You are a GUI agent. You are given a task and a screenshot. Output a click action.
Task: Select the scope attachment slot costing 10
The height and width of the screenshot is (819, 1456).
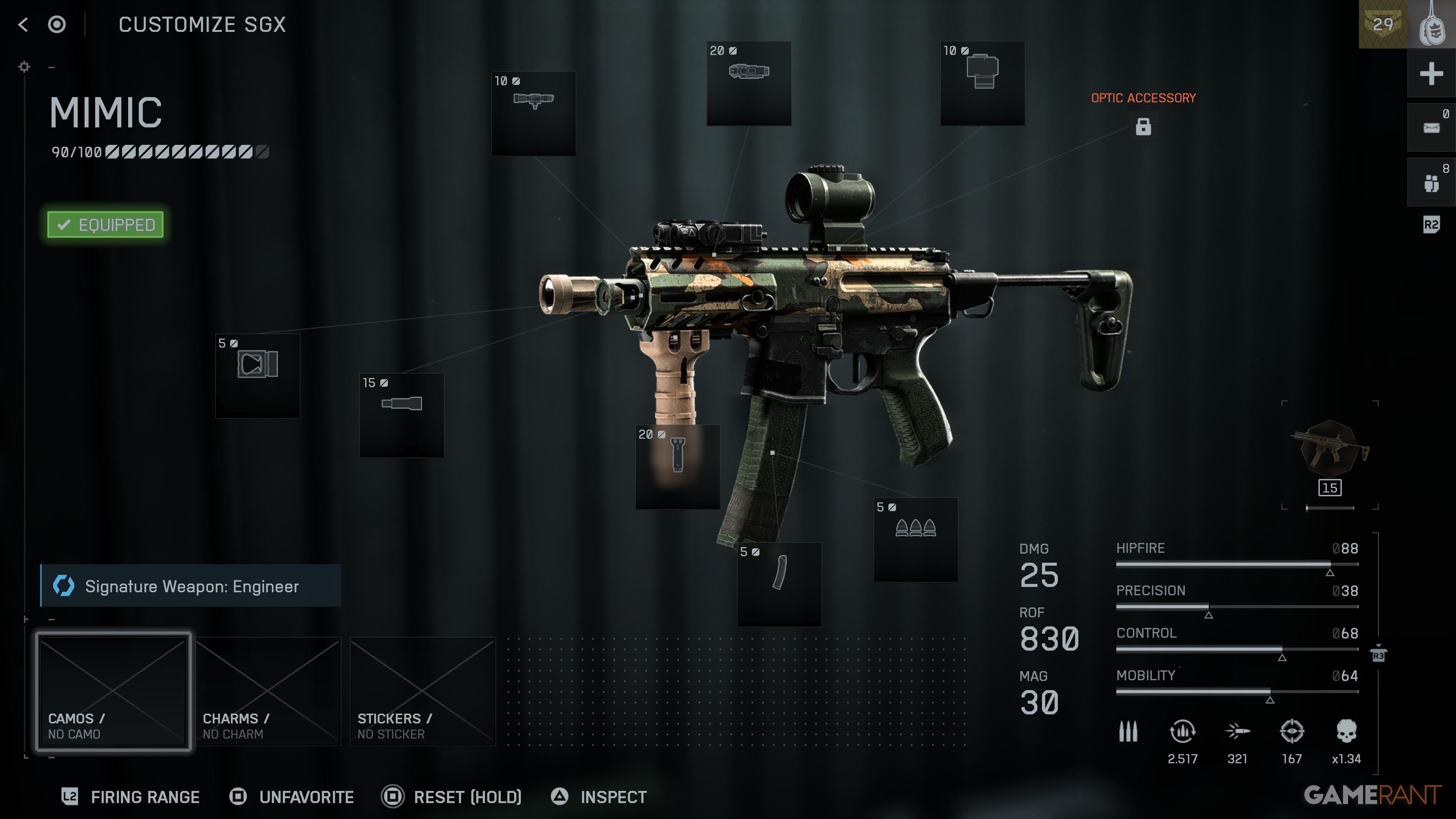click(x=533, y=113)
